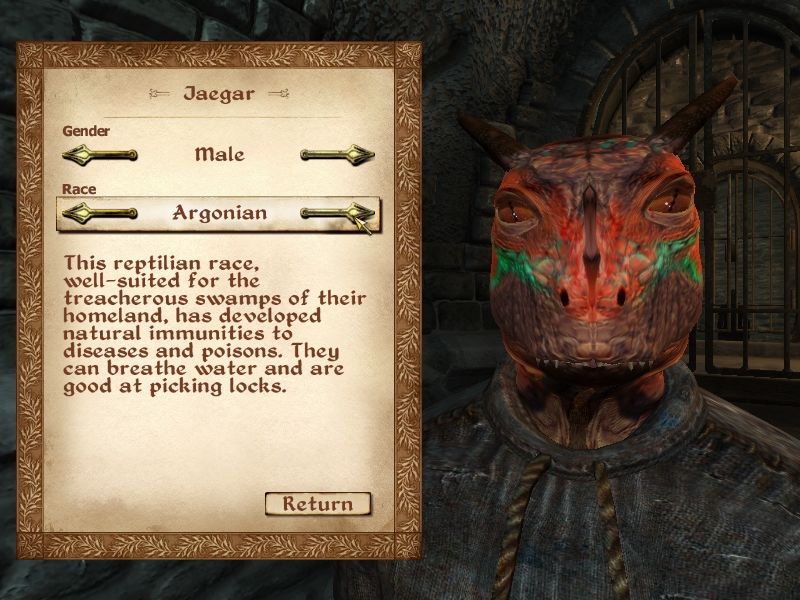Image resolution: width=800 pixels, height=600 pixels.
Task: Select next gender with right arrow
Action: pos(337,155)
